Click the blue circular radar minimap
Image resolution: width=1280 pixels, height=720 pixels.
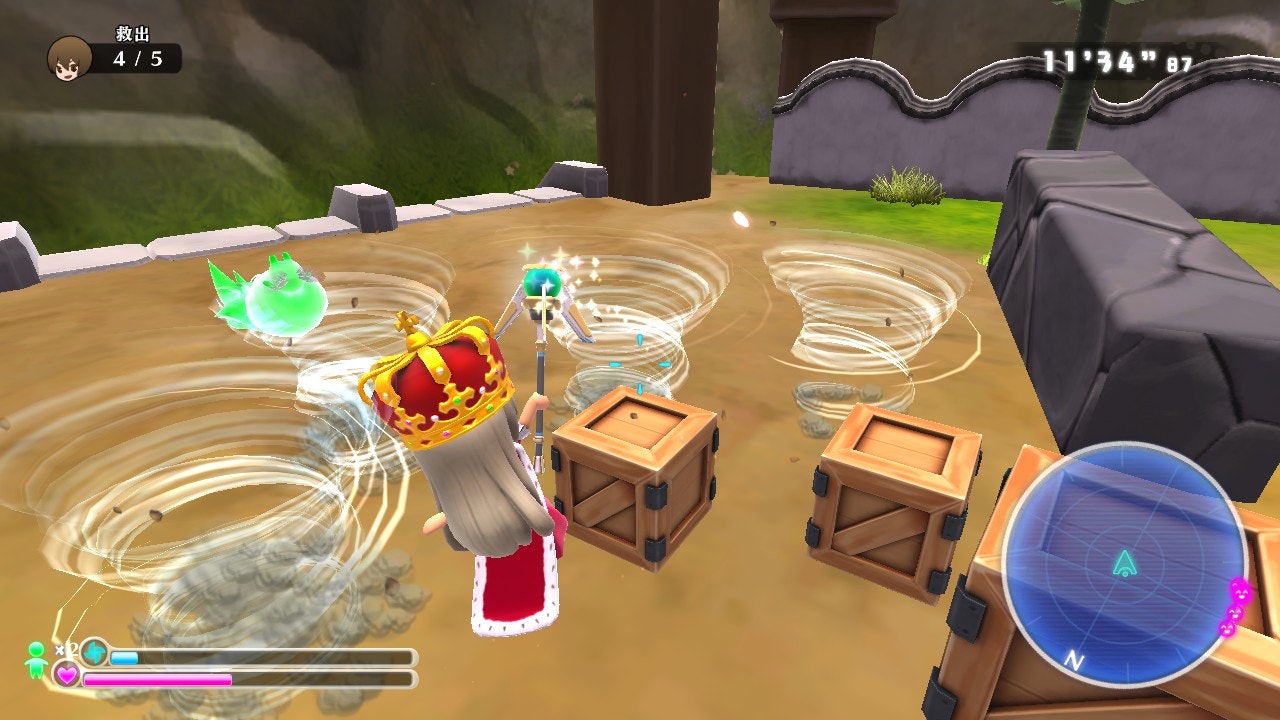coord(1124,564)
